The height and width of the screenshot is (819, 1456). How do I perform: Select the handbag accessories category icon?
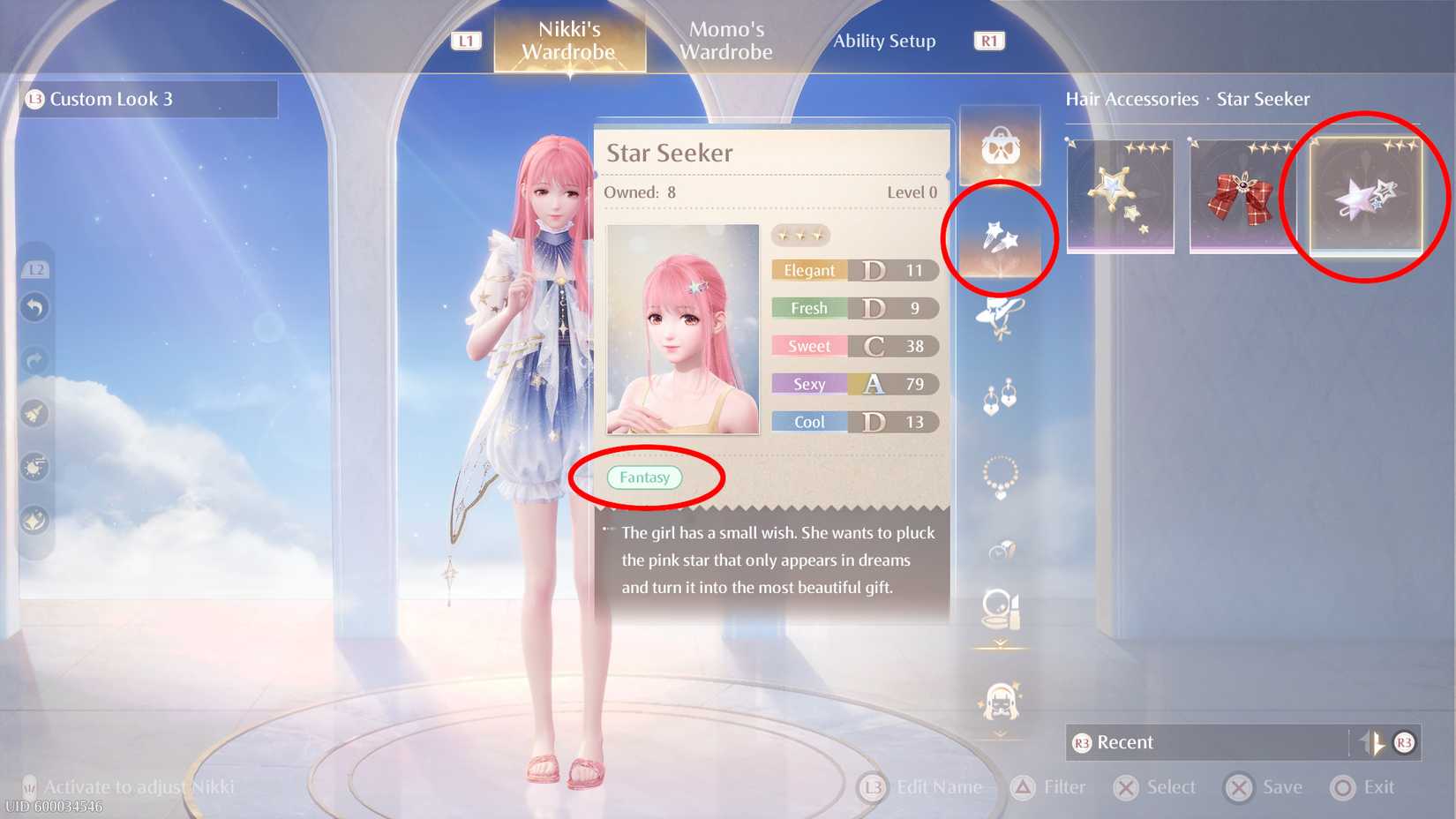point(1000,144)
